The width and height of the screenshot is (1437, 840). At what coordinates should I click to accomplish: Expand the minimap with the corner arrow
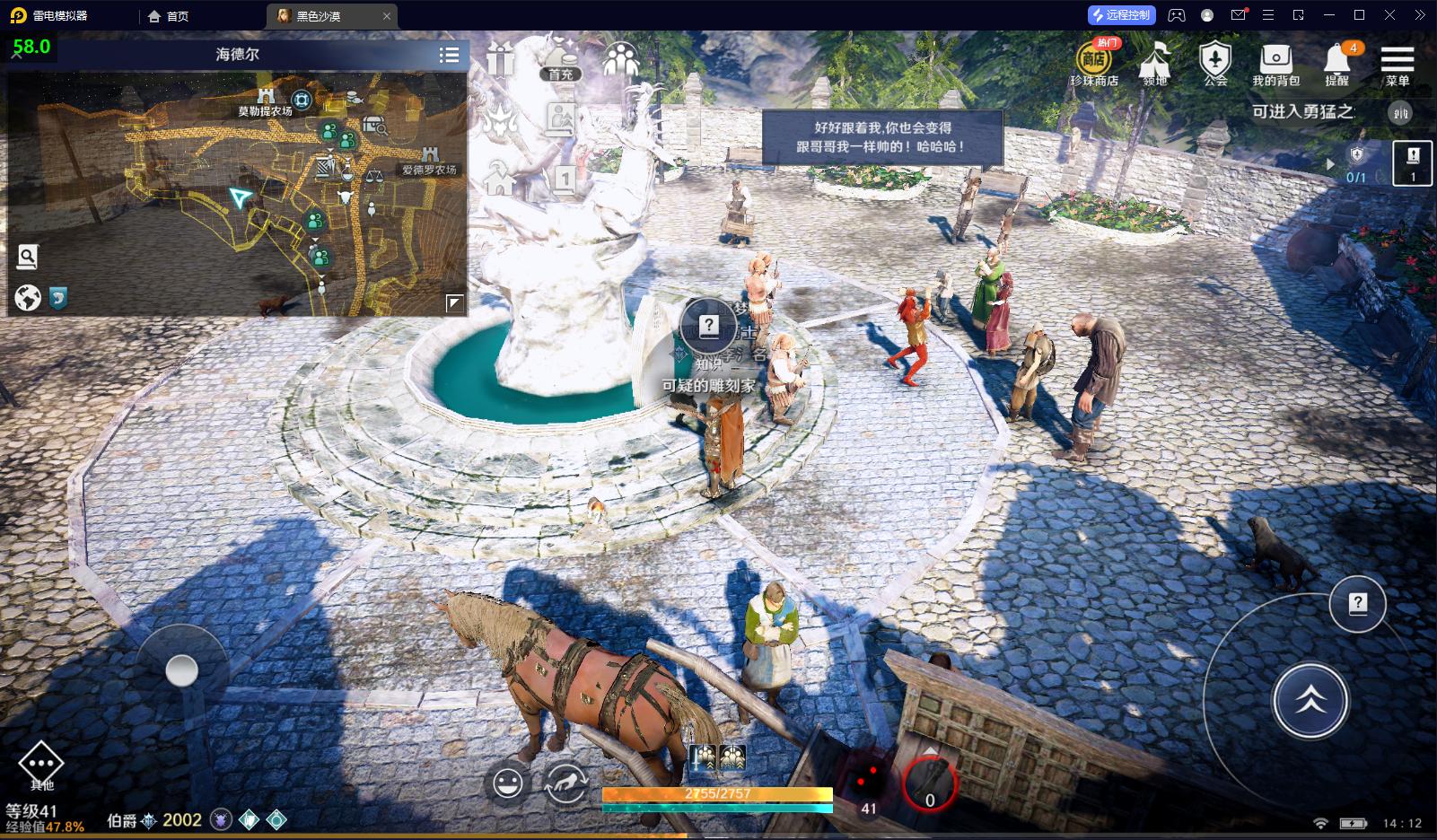[455, 303]
